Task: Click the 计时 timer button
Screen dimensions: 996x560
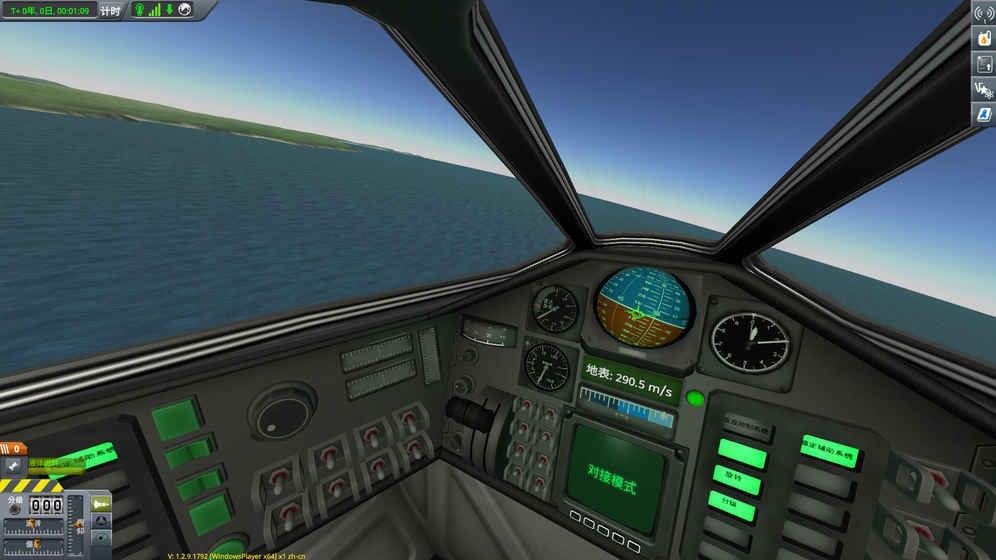Action: 111,10
